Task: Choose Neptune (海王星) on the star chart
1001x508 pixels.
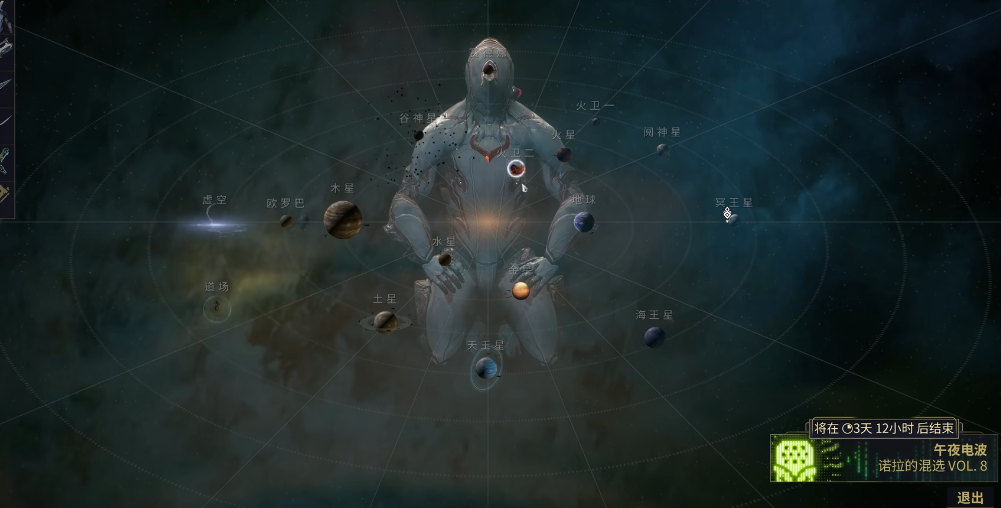Action: coord(654,337)
